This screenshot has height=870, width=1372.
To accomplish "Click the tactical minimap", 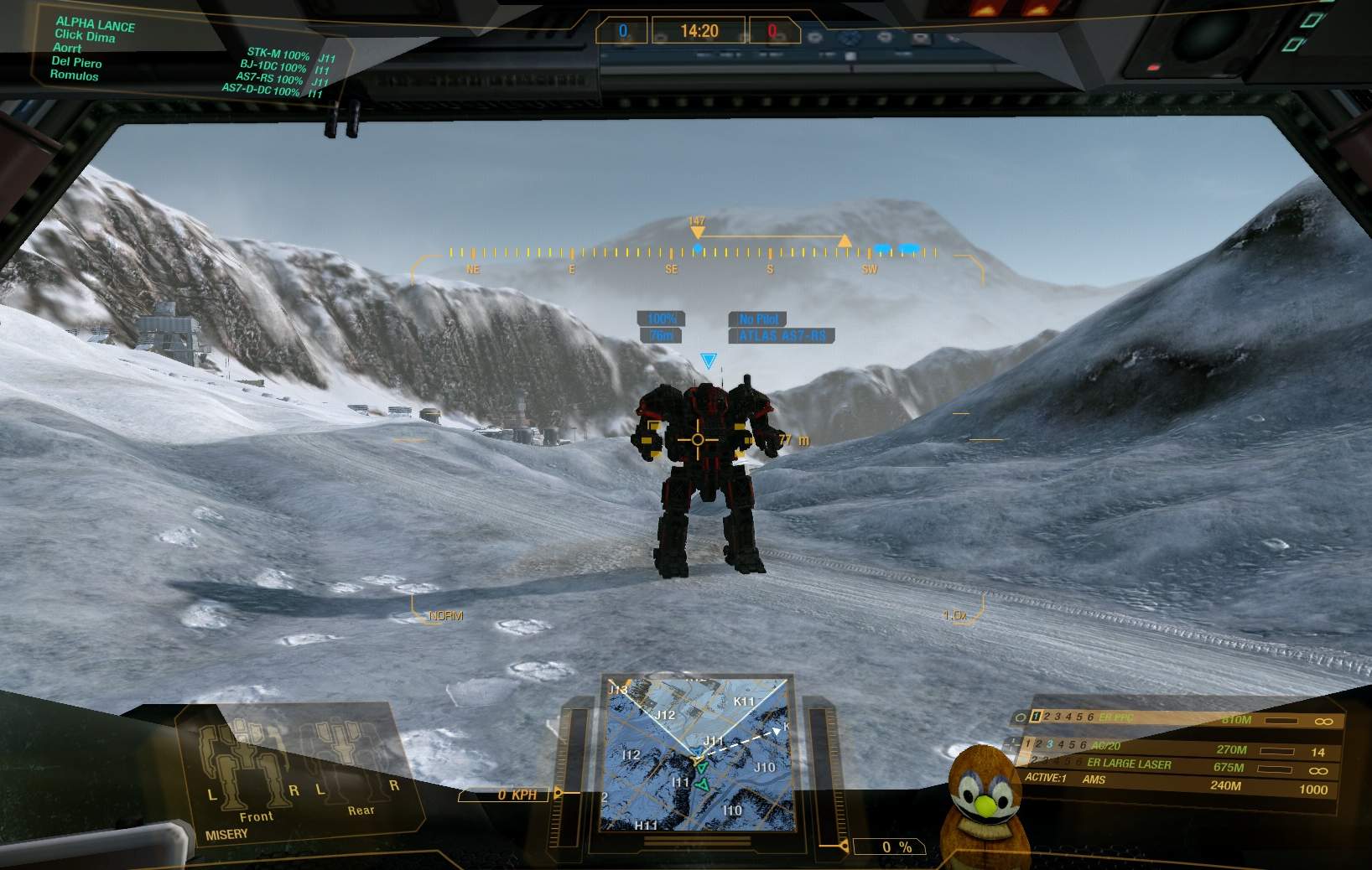I will pyautogui.click(x=697, y=753).
